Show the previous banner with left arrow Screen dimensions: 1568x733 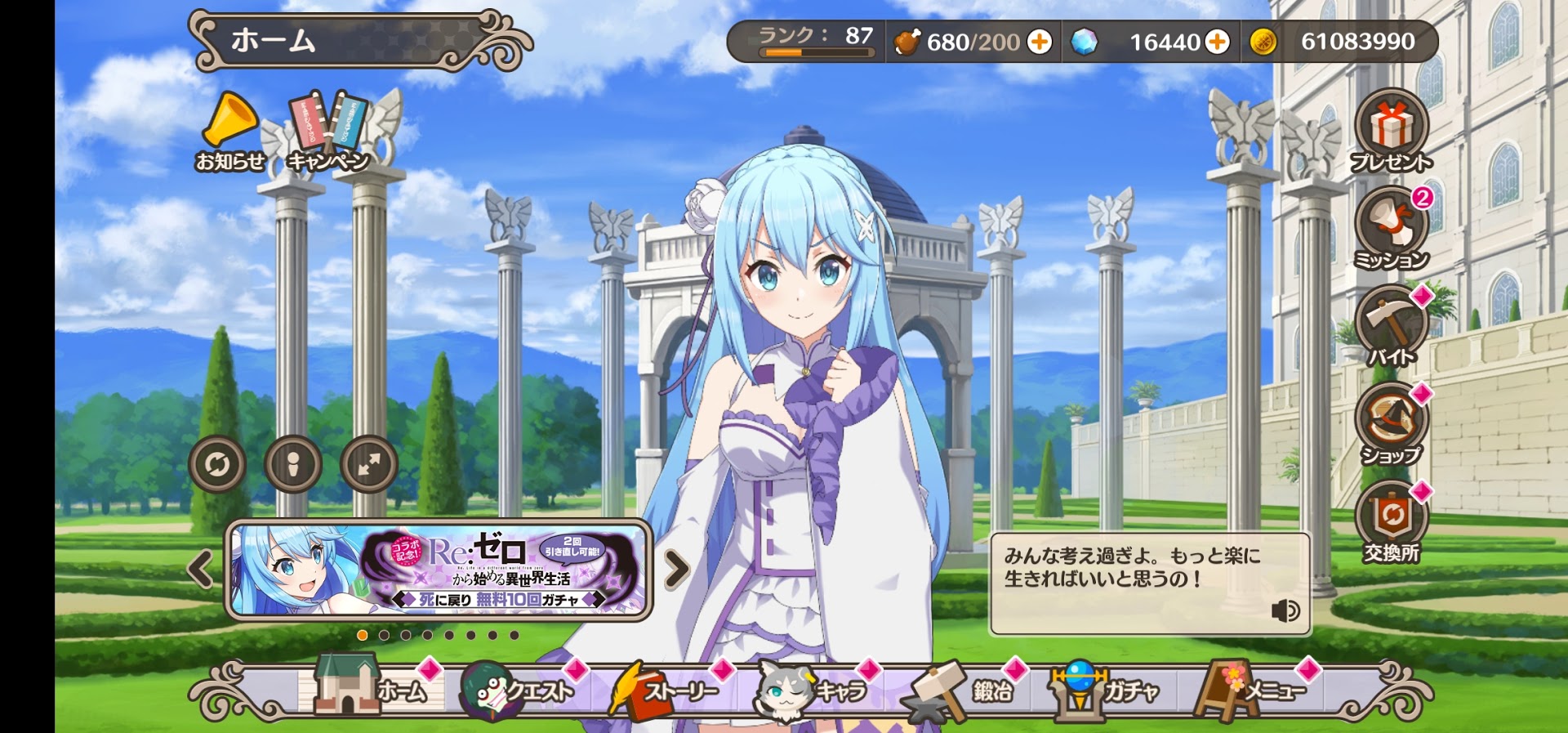[x=200, y=570]
